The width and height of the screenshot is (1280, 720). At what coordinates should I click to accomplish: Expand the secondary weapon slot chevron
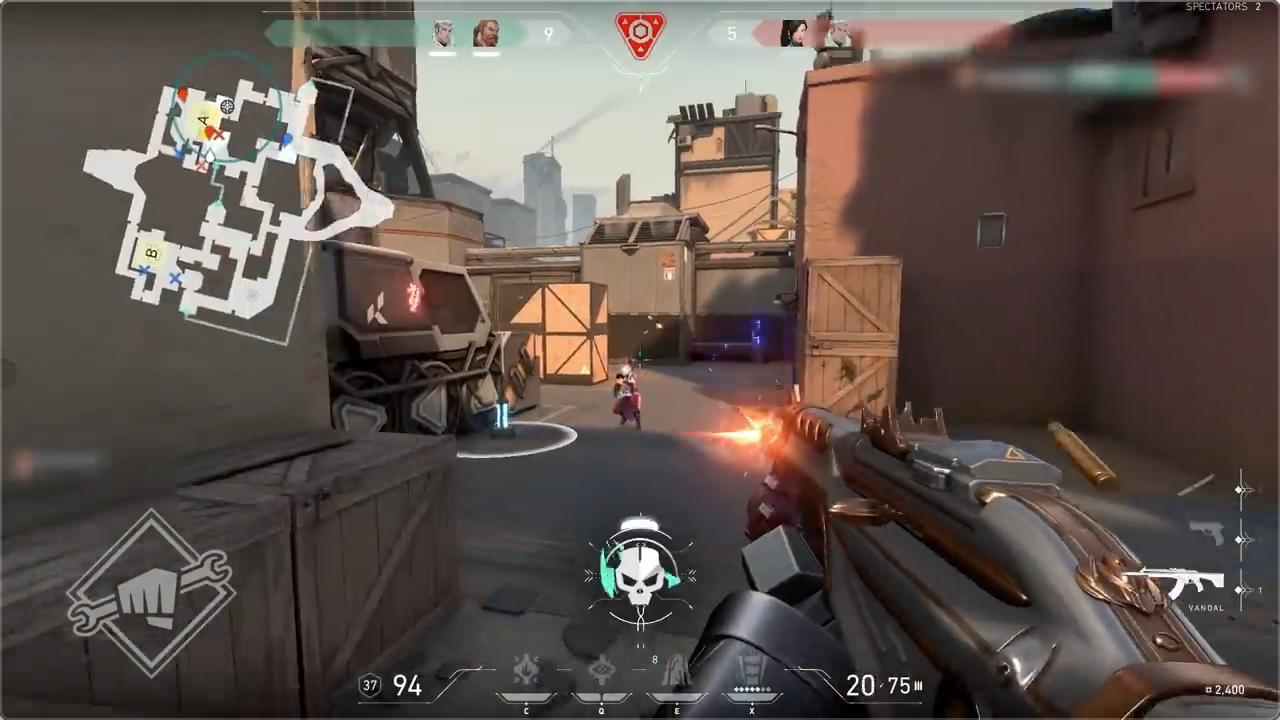[x=1238, y=538]
